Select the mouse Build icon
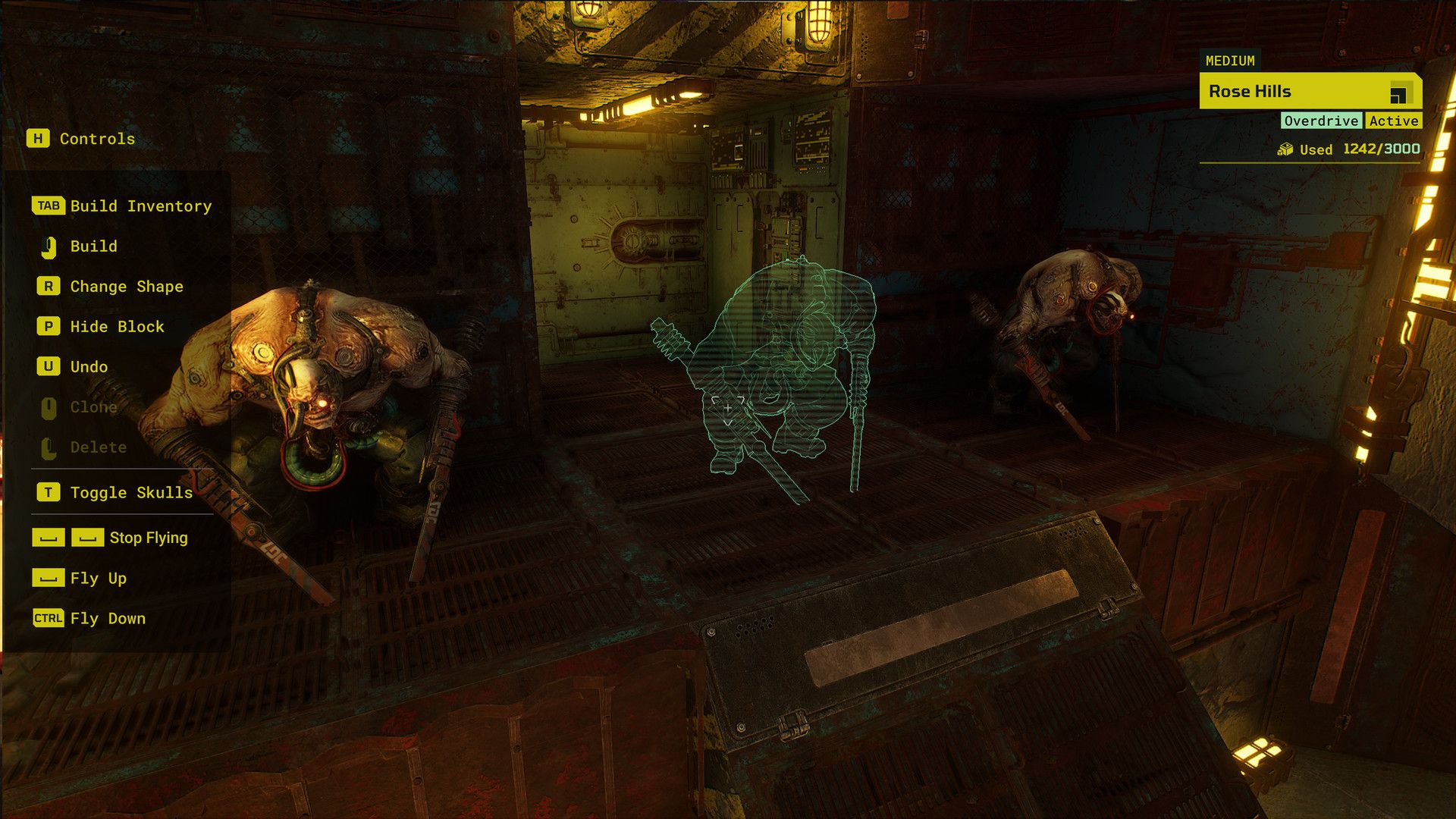 point(49,246)
